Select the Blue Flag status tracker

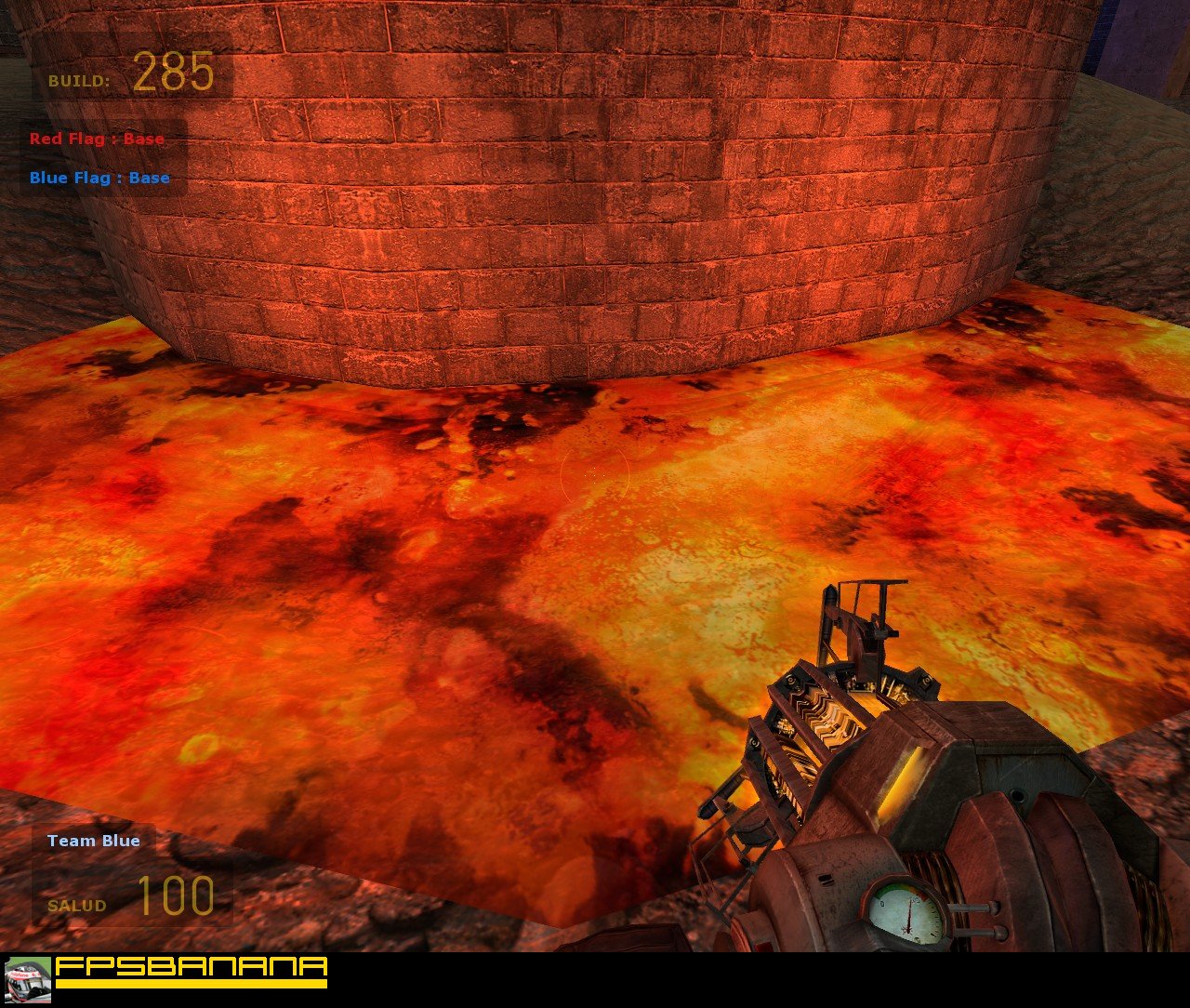(x=99, y=179)
